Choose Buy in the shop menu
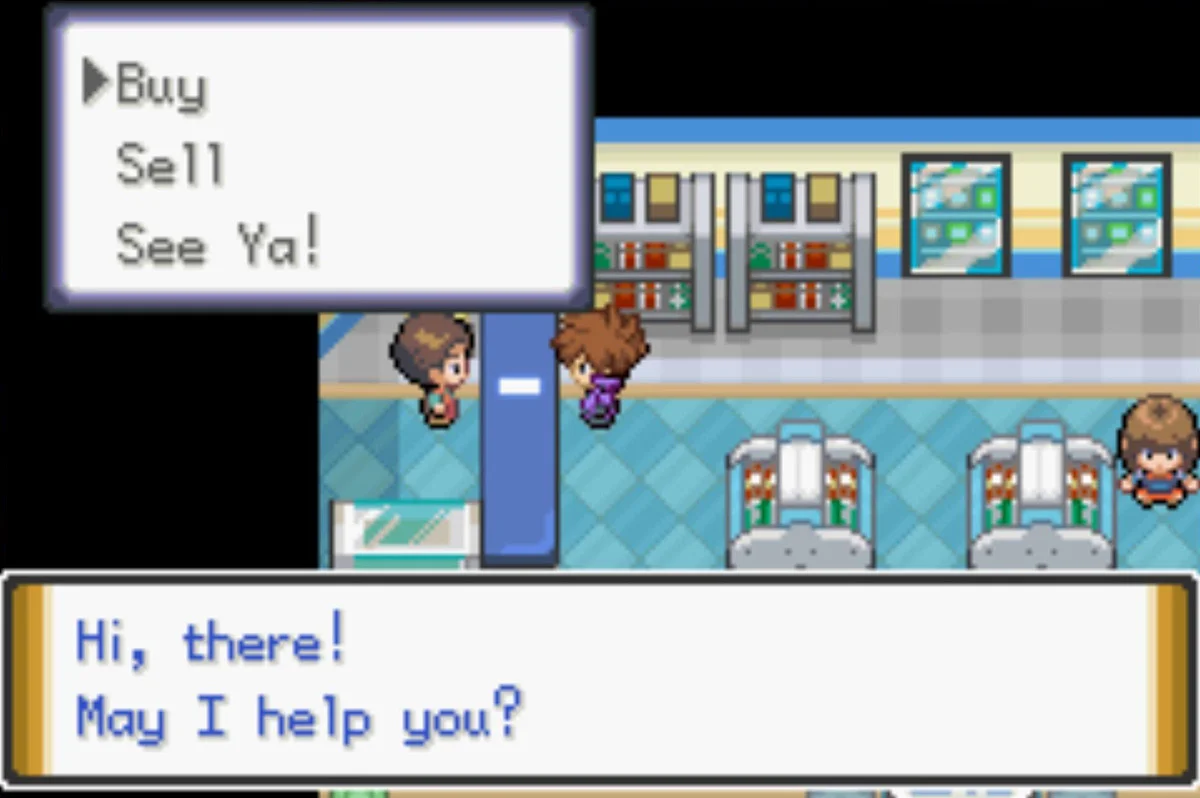 [x=161, y=86]
